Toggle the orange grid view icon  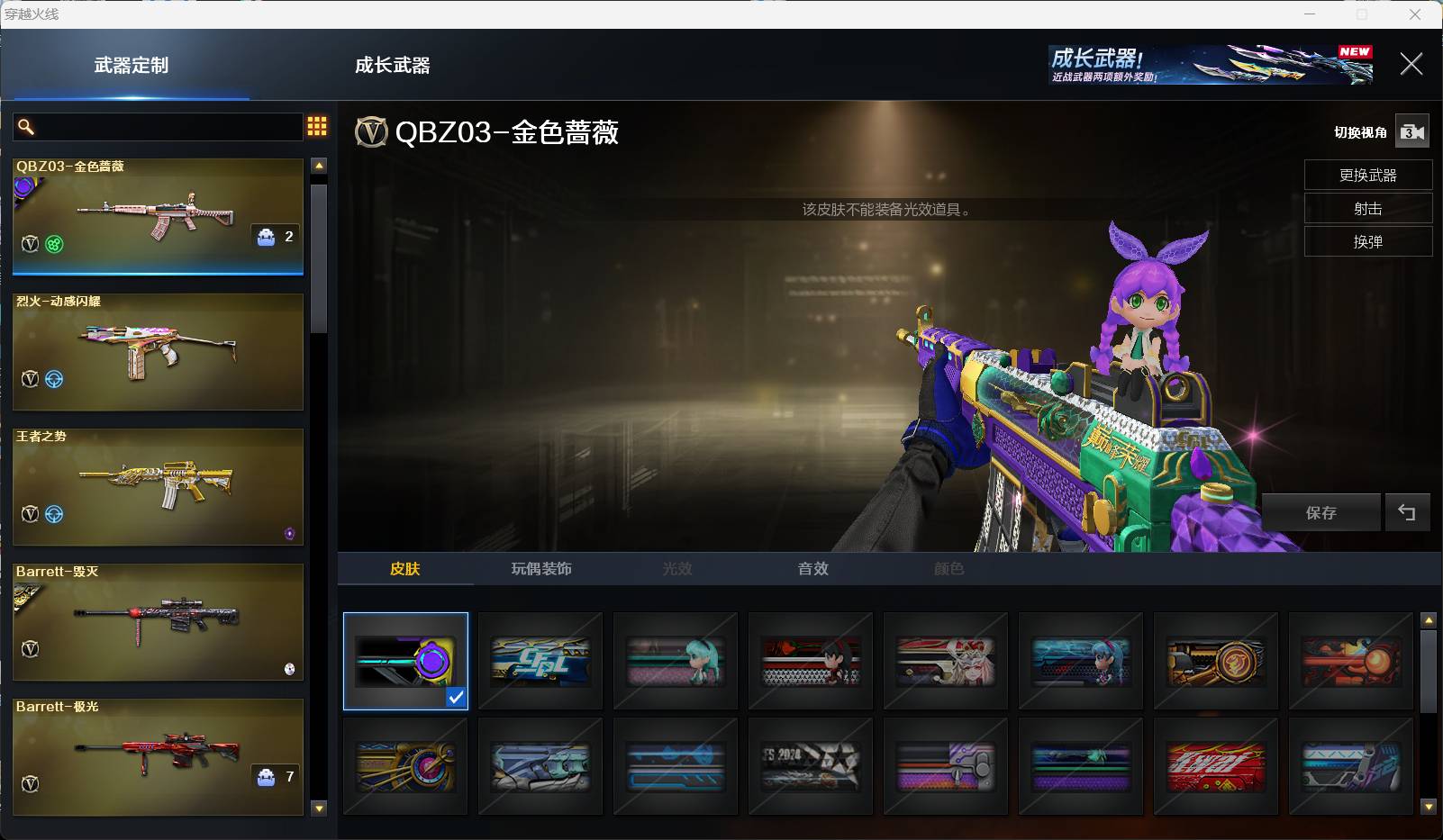coord(317,126)
